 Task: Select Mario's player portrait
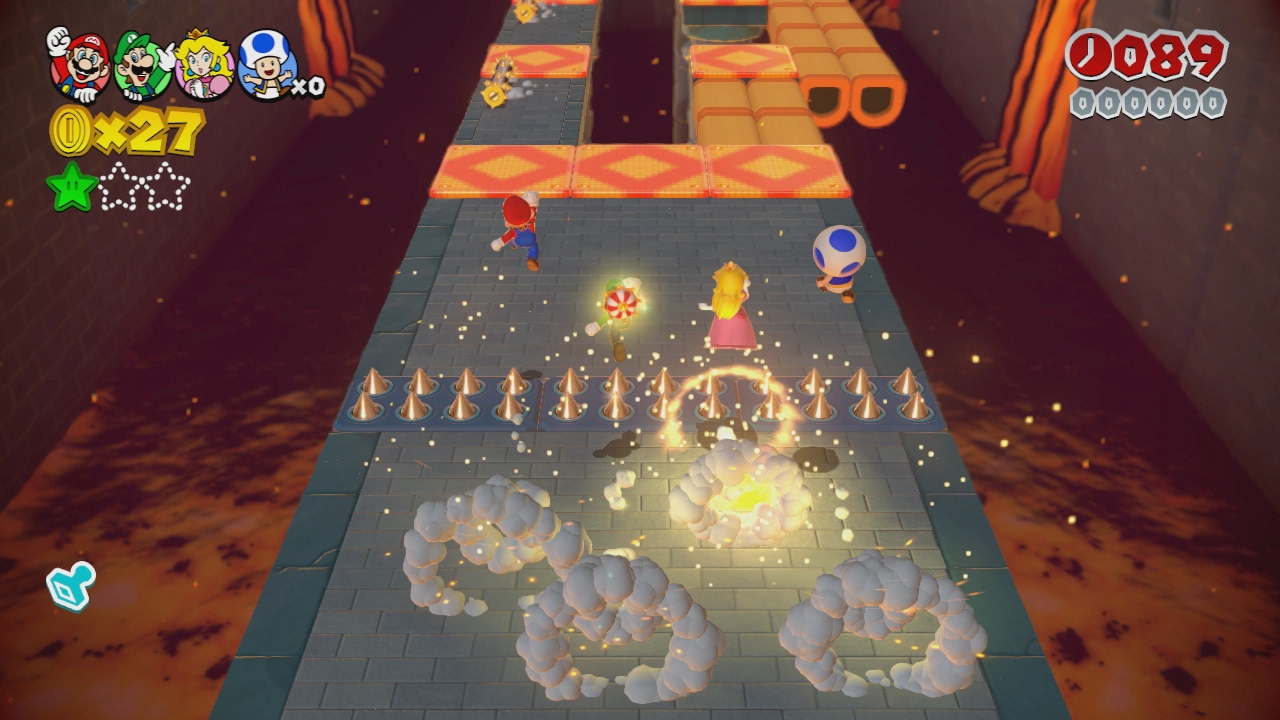78,64
